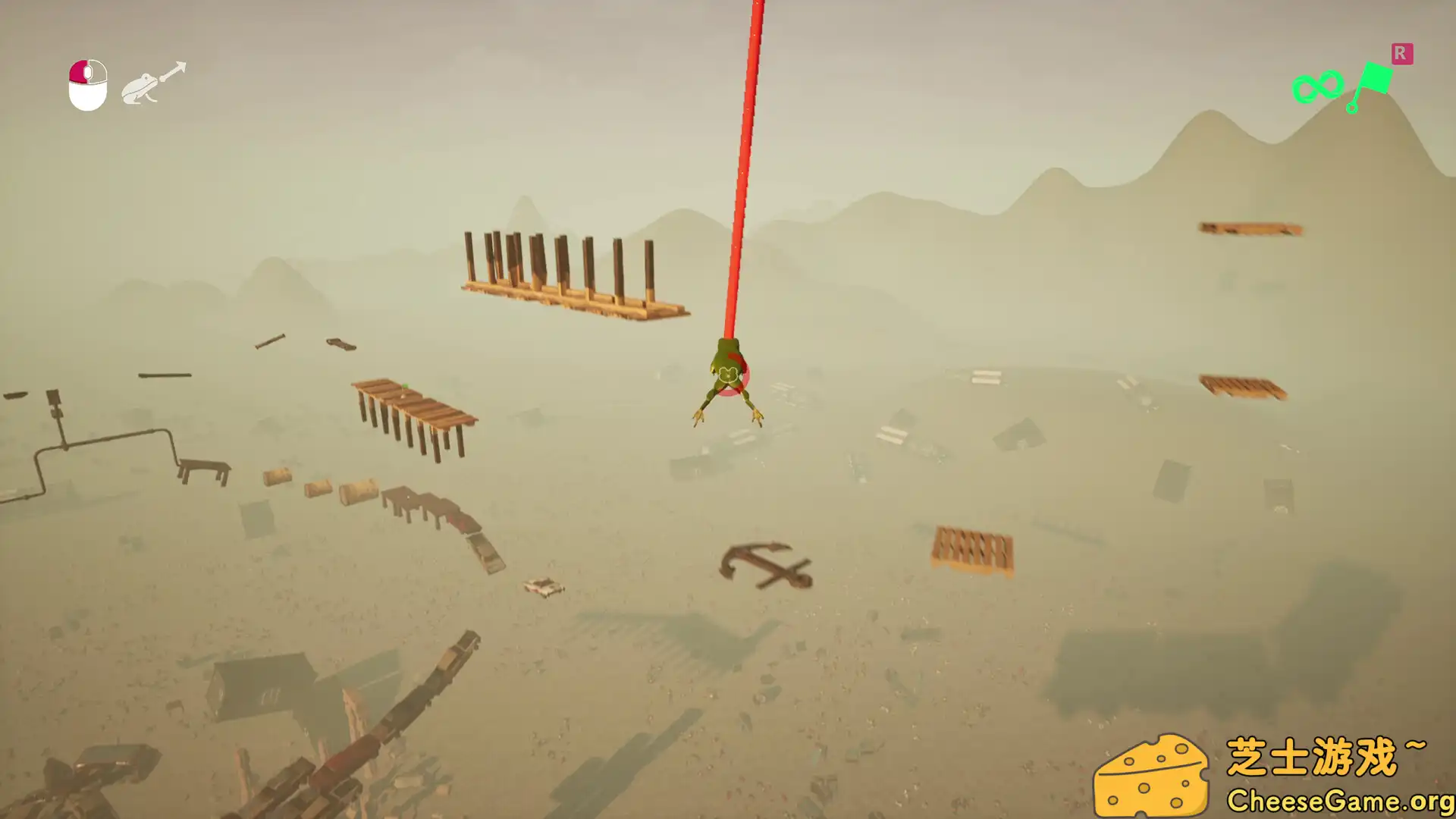Screen dimensions: 1456x819
Task: Open the CheeseGame.org watermark link
Action: click(x=1339, y=801)
